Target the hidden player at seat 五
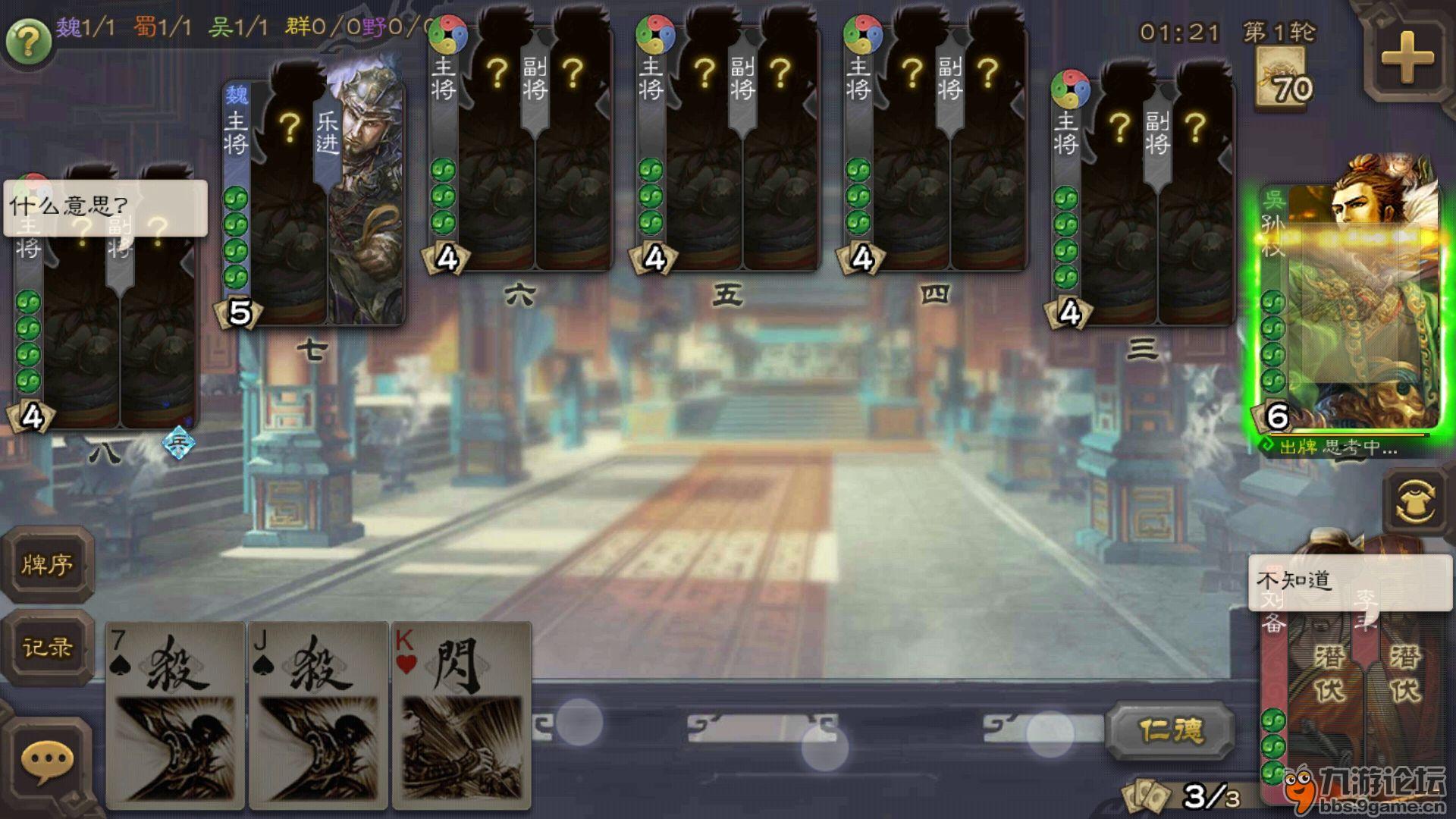This screenshot has height=819, width=1456. click(728, 152)
